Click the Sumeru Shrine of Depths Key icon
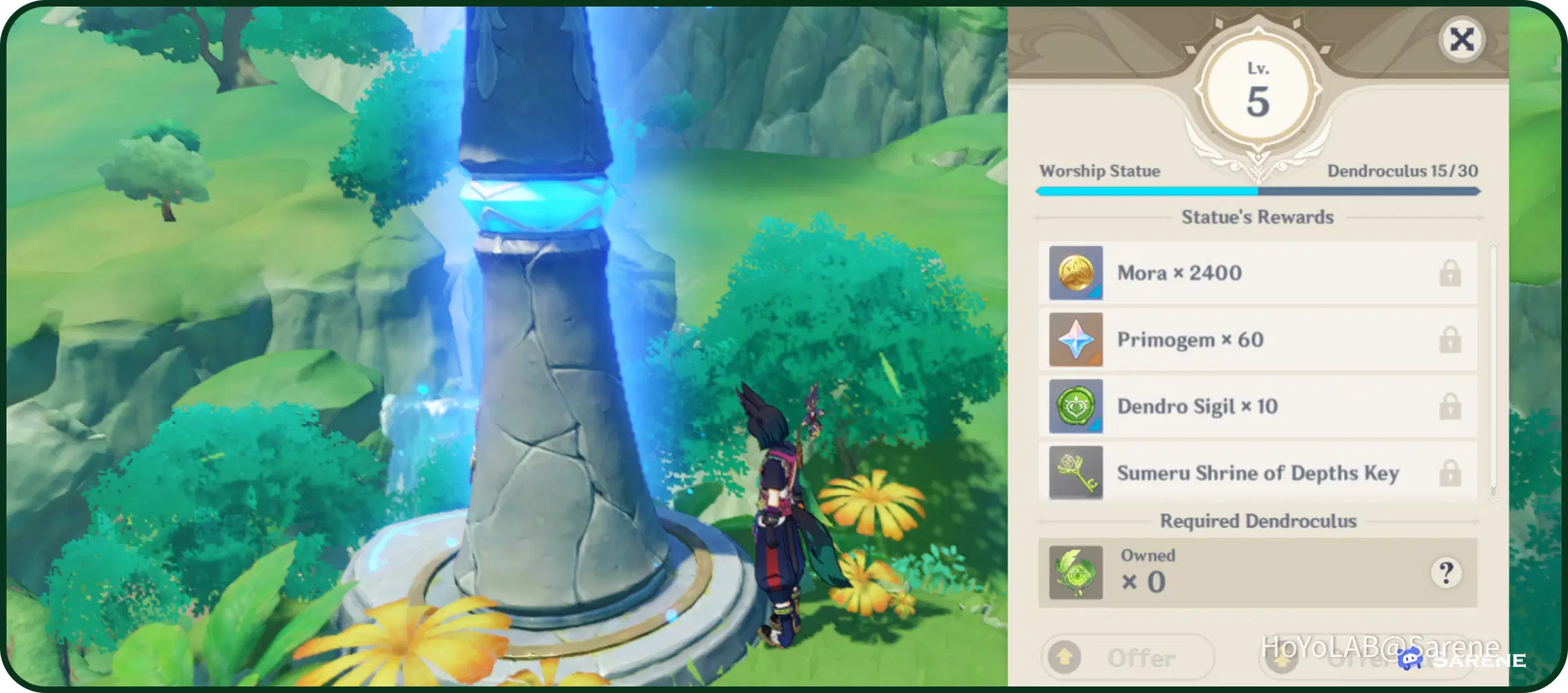1568x693 pixels. pos(1076,474)
